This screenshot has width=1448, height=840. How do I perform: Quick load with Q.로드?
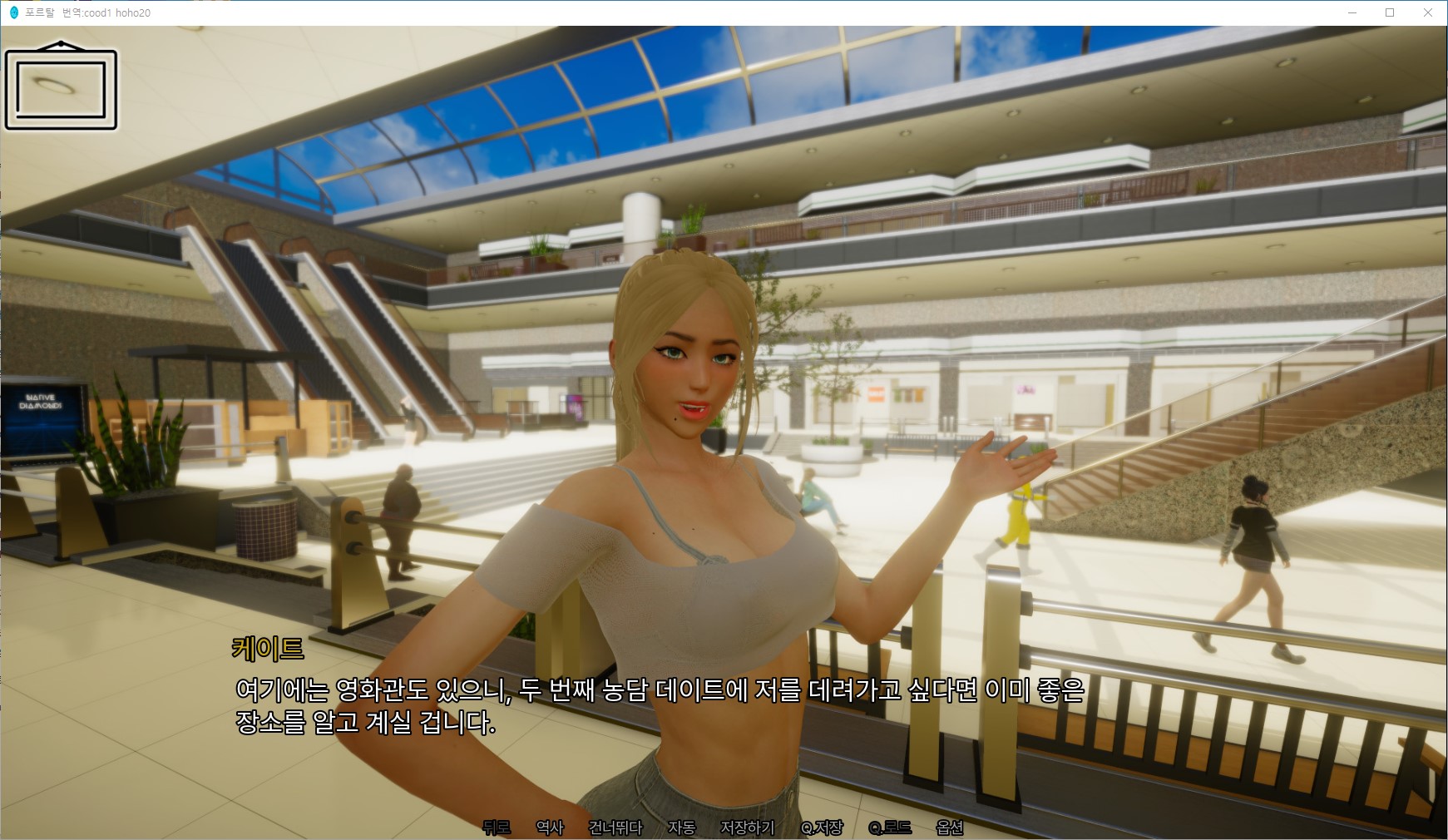click(x=890, y=828)
